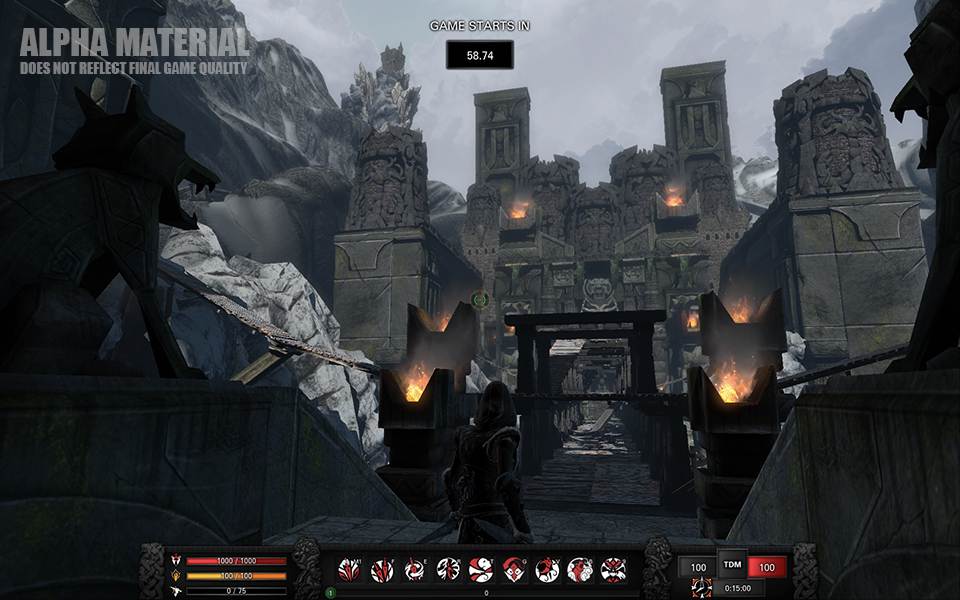Activate the G diamond-shaped mask ability
The image size is (960, 600).
point(514,570)
